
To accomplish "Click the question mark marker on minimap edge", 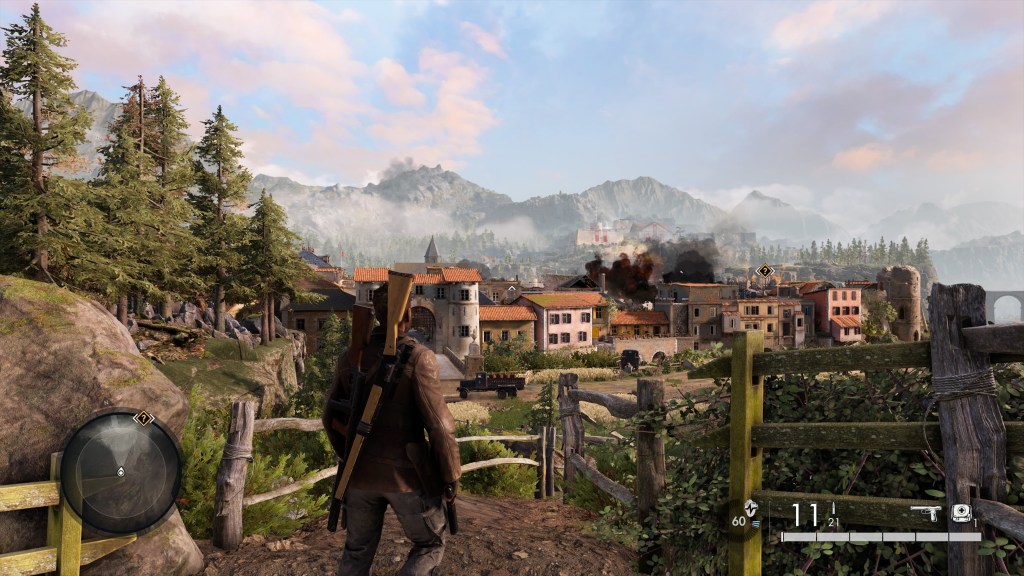I will point(143,418).
